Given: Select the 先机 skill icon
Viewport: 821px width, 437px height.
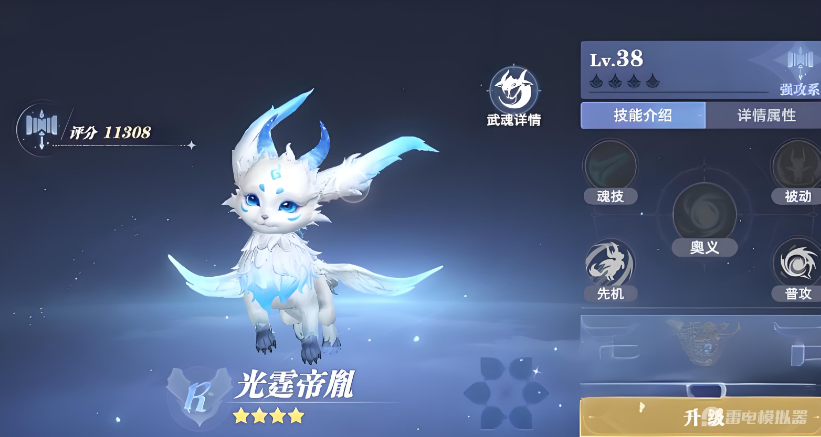Looking at the screenshot, I should tap(610, 263).
